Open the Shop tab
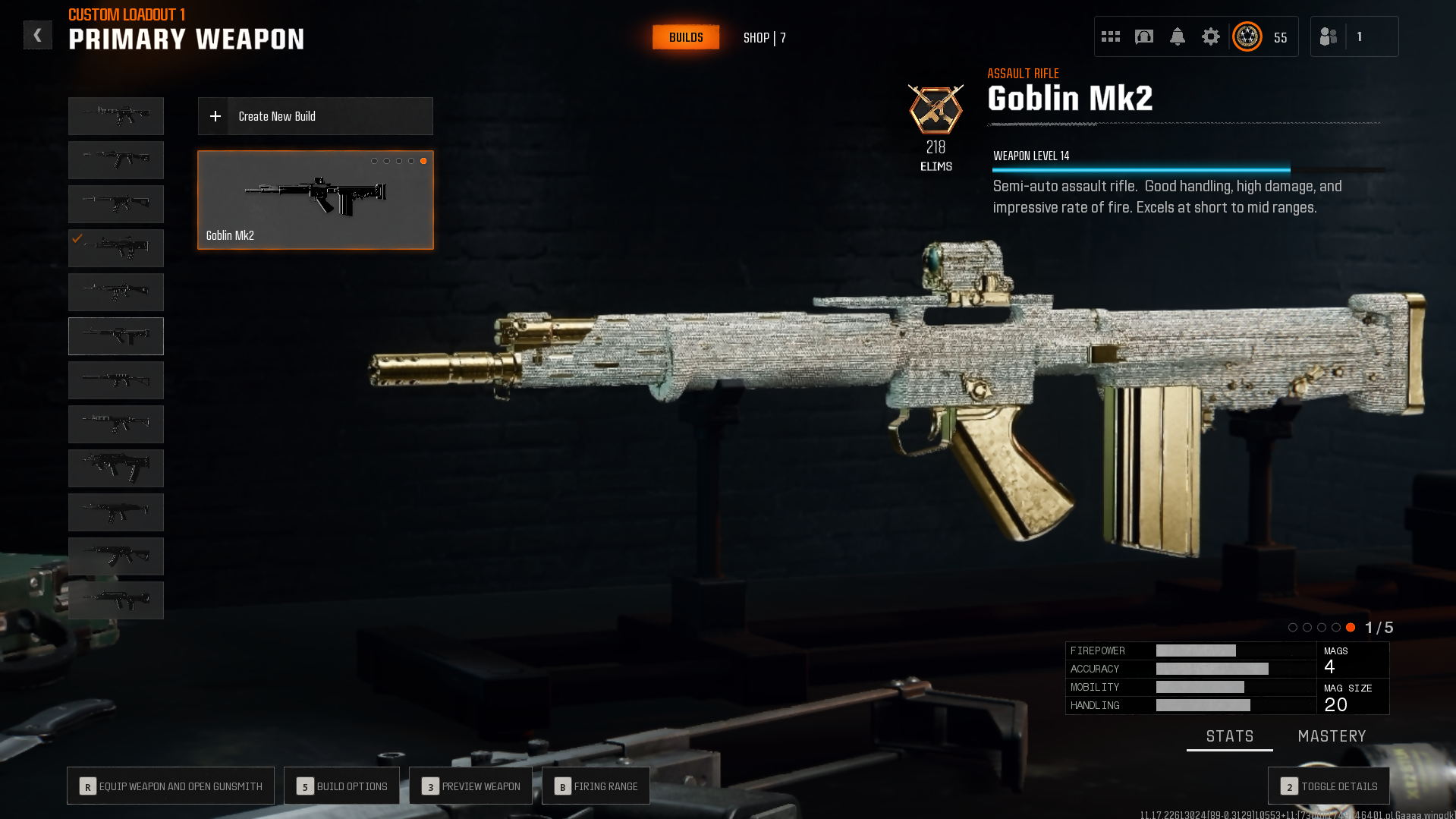The image size is (1456, 819). click(x=764, y=38)
